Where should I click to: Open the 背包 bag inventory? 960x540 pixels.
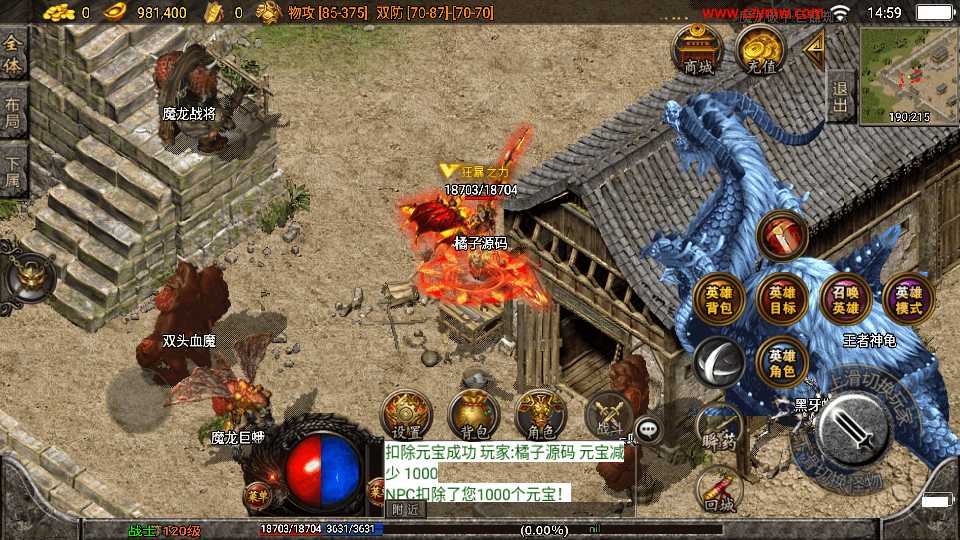pyautogui.click(x=473, y=415)
